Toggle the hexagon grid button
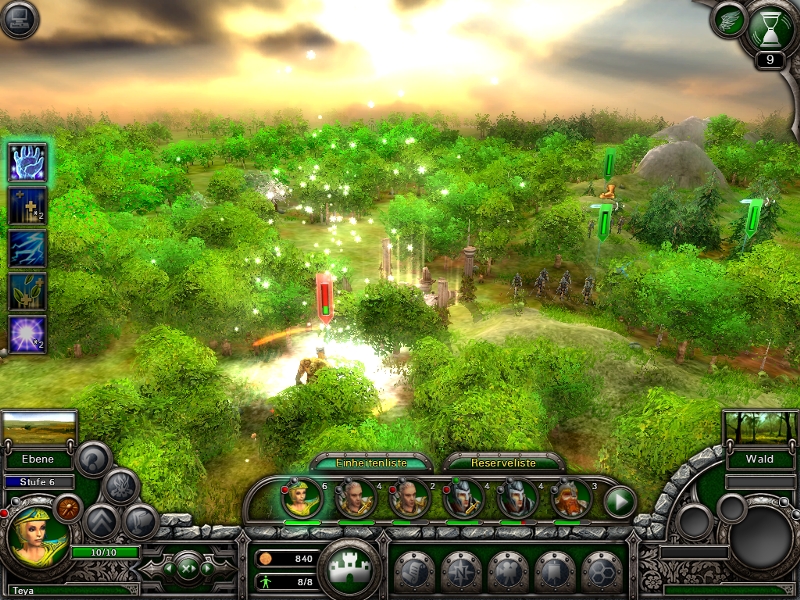 pyautogui.click(x=601, y=572)
